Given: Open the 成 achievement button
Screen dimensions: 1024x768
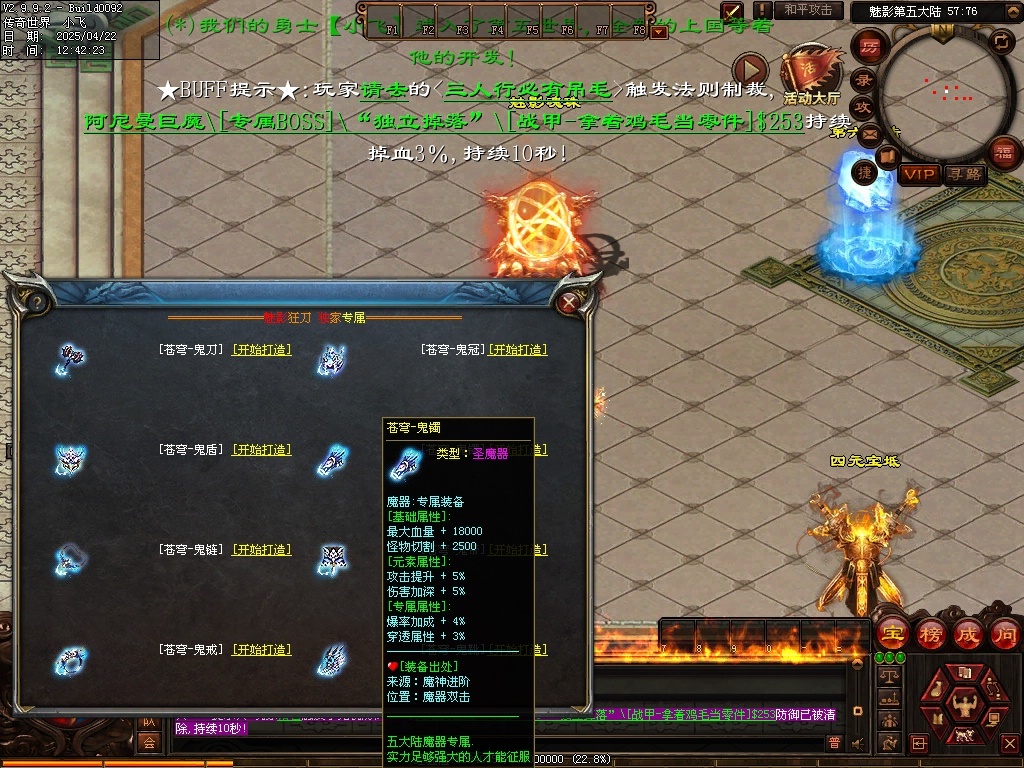Looking at the screenshot, I should [968, 633].
